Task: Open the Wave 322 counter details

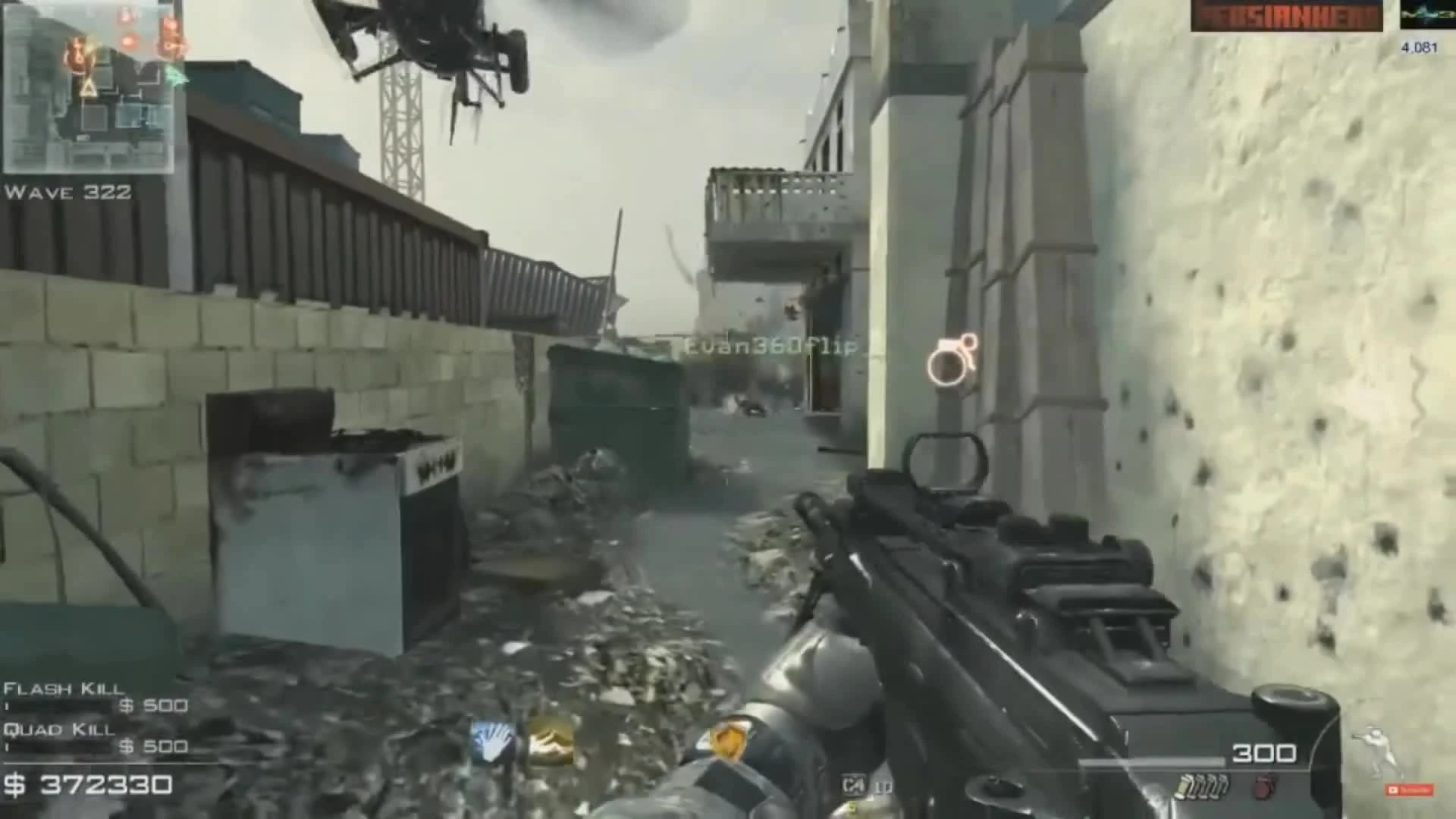Action: click(67, 193)
